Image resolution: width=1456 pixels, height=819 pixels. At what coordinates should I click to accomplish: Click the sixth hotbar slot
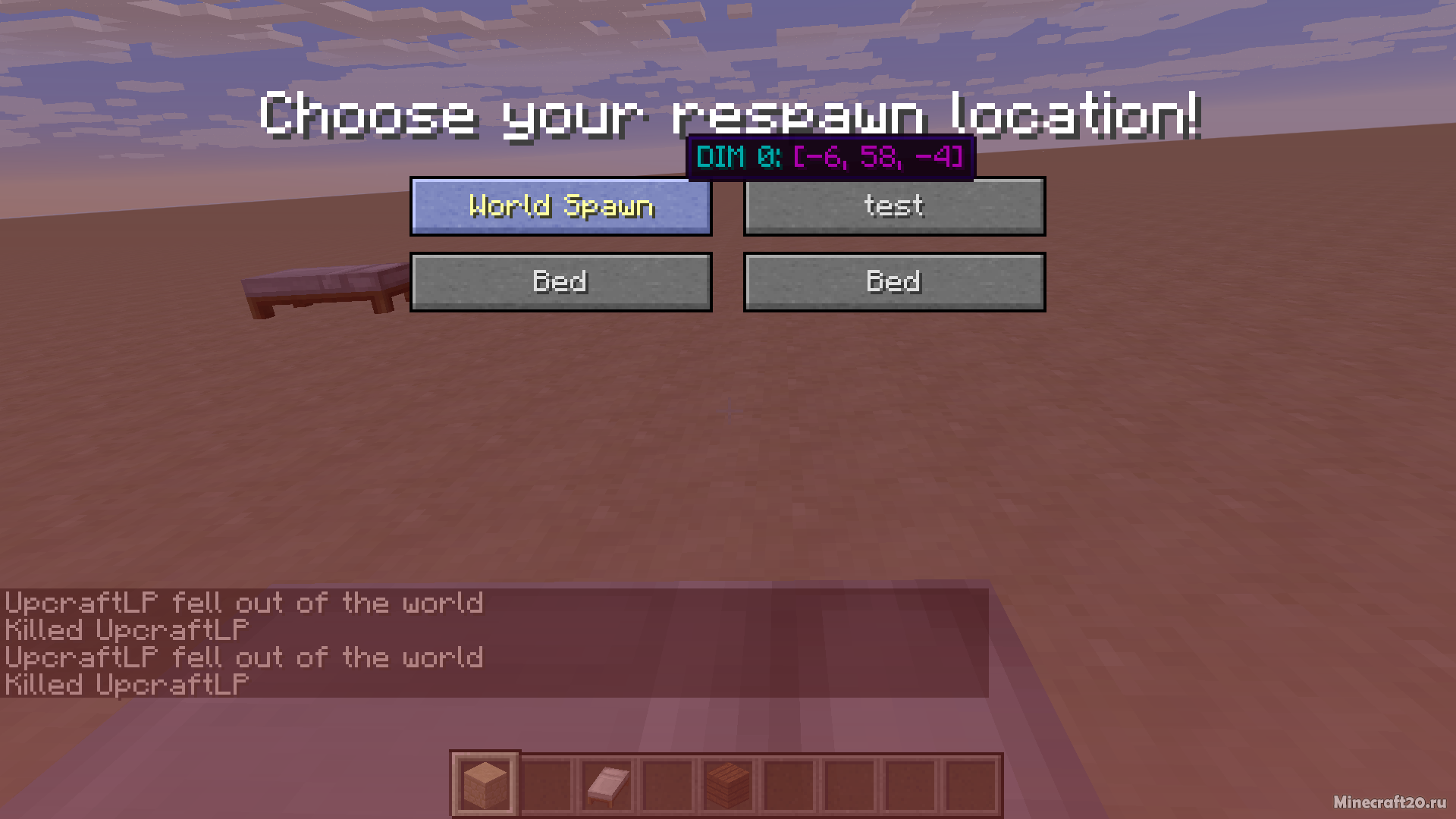pyautogui.click(x=789, y=781)
